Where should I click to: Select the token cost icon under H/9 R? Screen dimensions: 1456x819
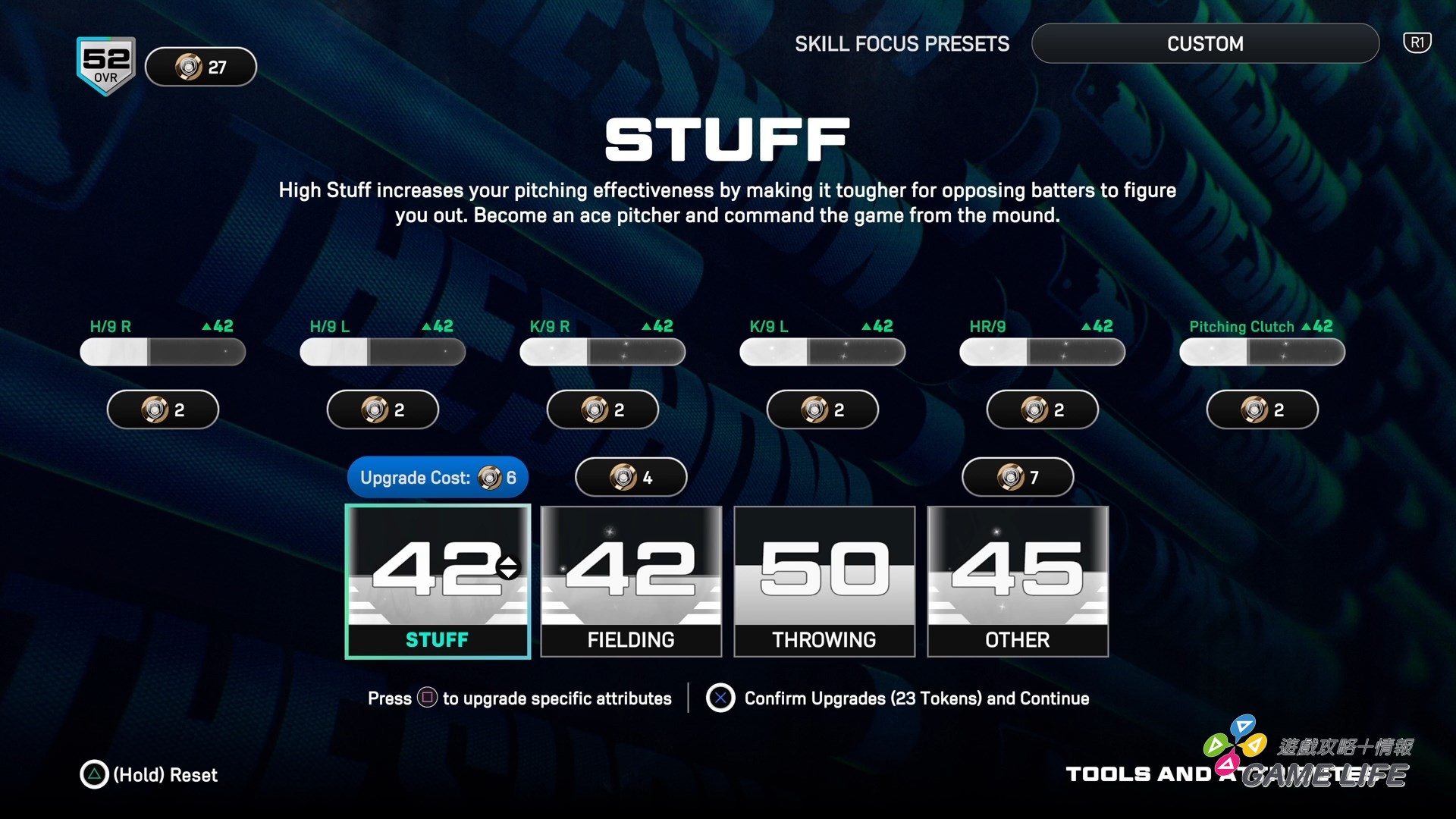tap(162, 409)
